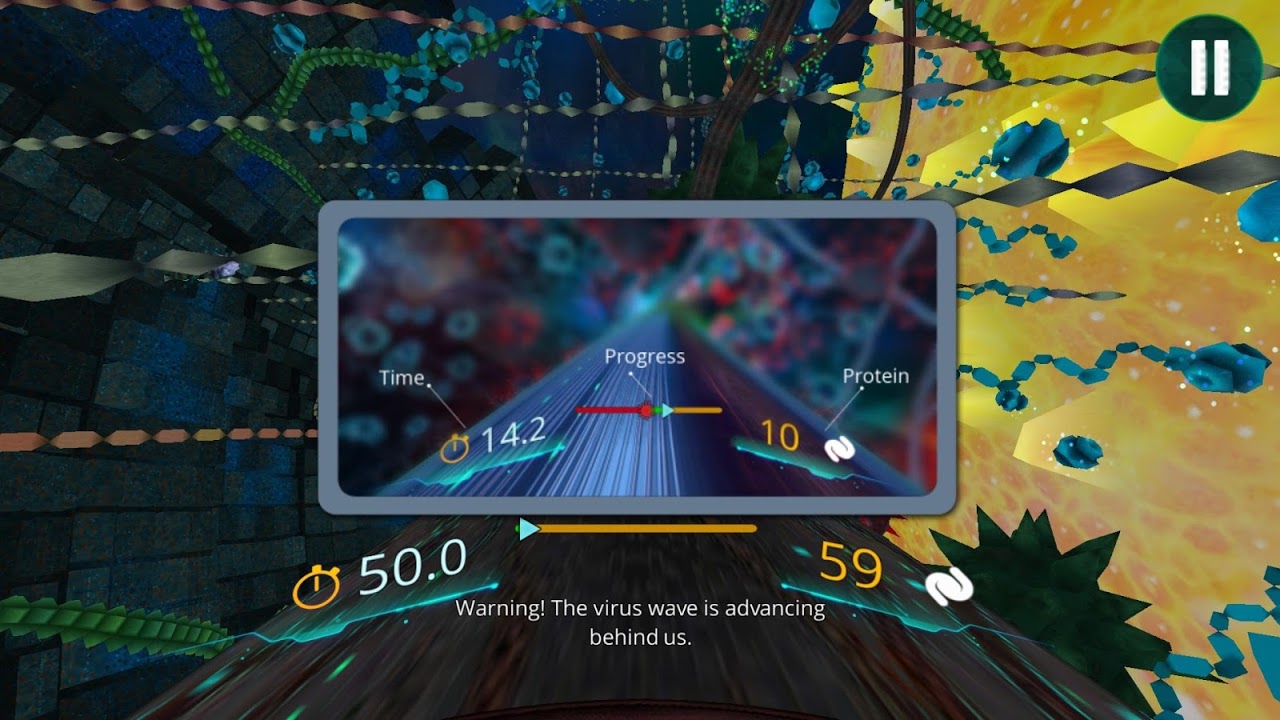Image resolution: width=1280 pixels, height=720 pixels.
Task: Tap the player marker inside the tutorial progress bar
Action: click(668, 409)
